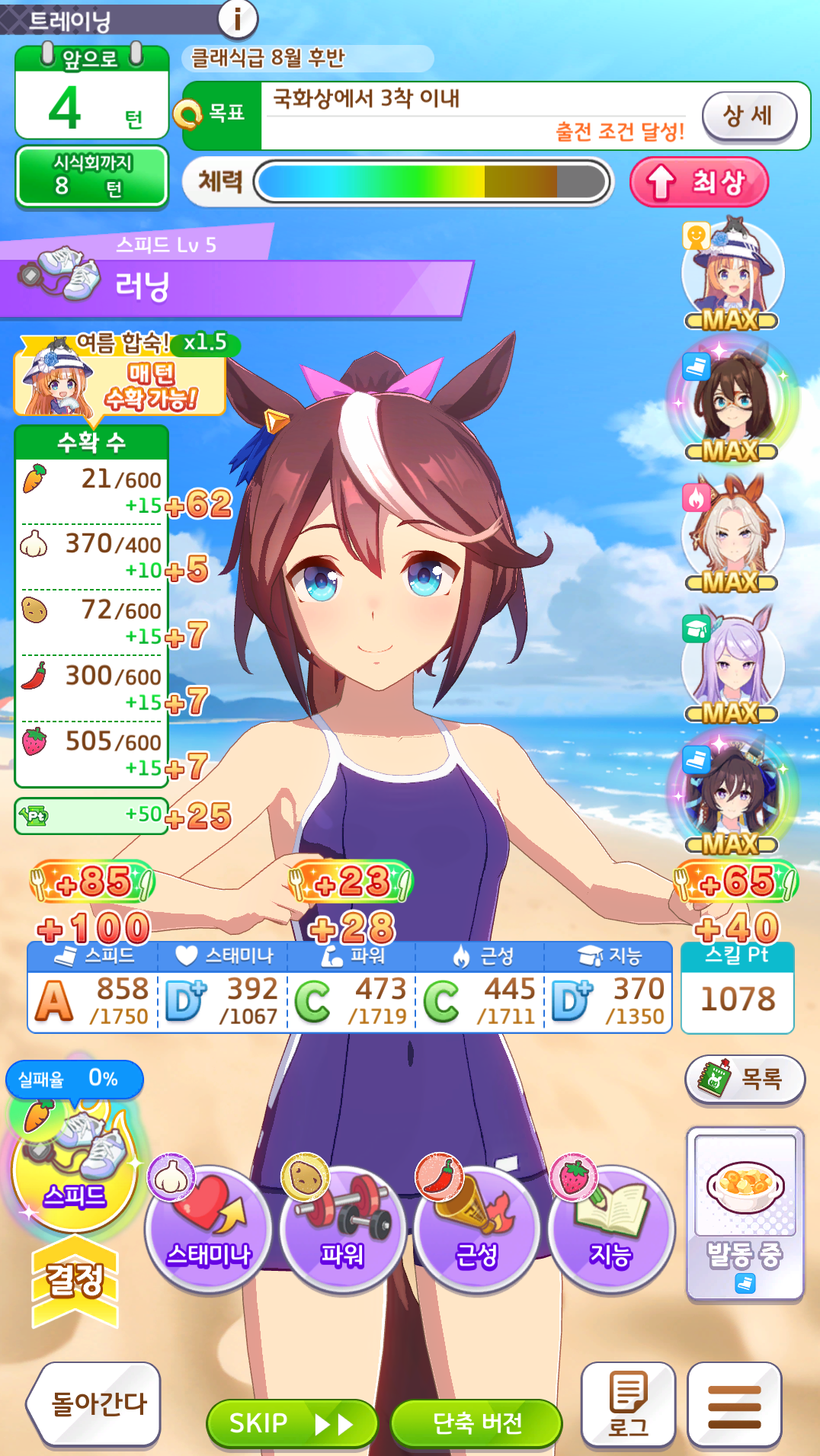Image resolution: width=820 pixels, height=1456 pixels.
Task: Select the 스피드 training button
Action: click(x=74, y=1170)
